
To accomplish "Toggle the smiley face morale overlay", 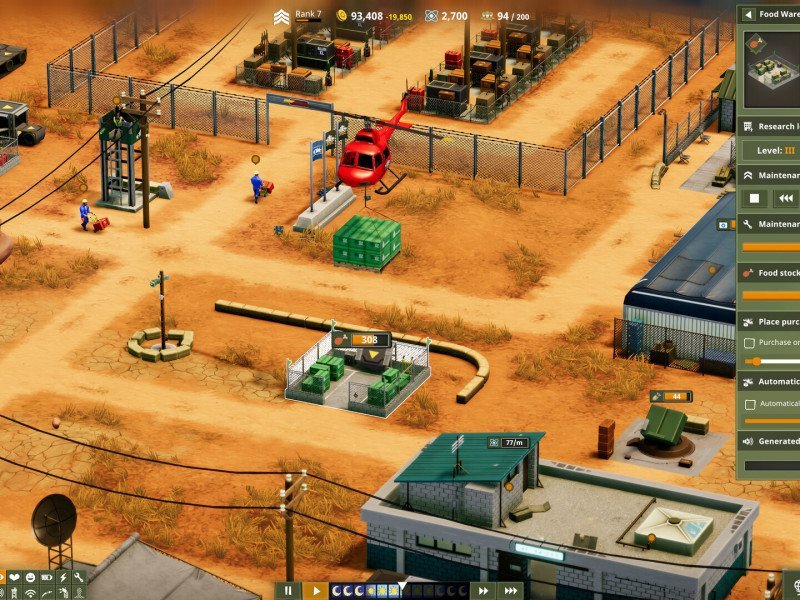I will click(x=30, y=578).
